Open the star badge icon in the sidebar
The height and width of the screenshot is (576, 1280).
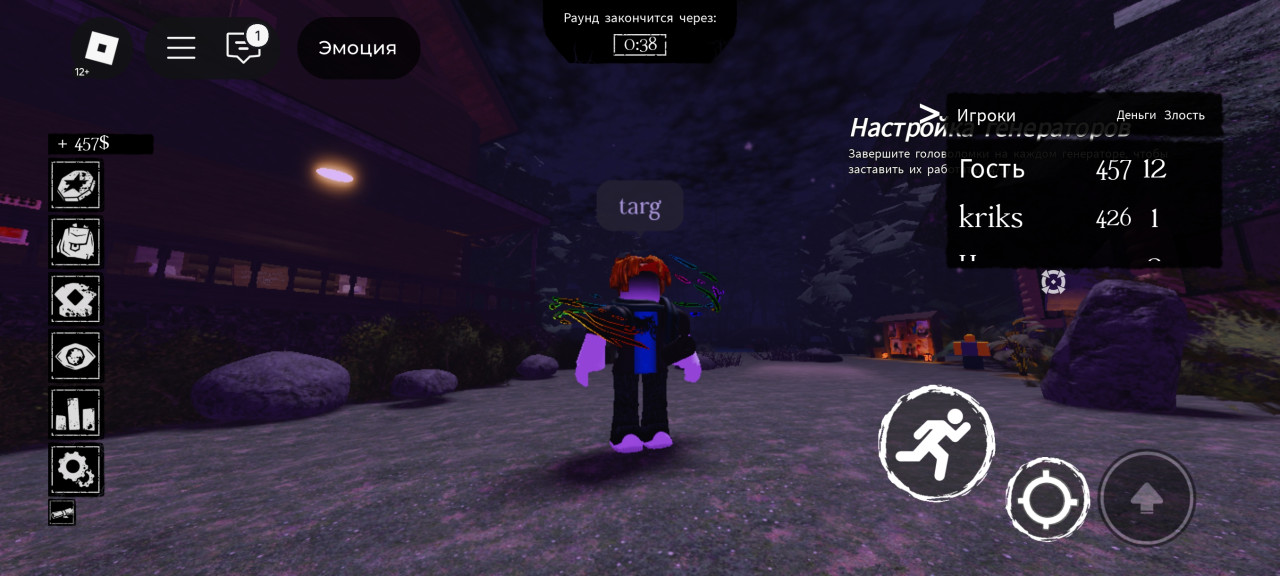coord(76,185)
